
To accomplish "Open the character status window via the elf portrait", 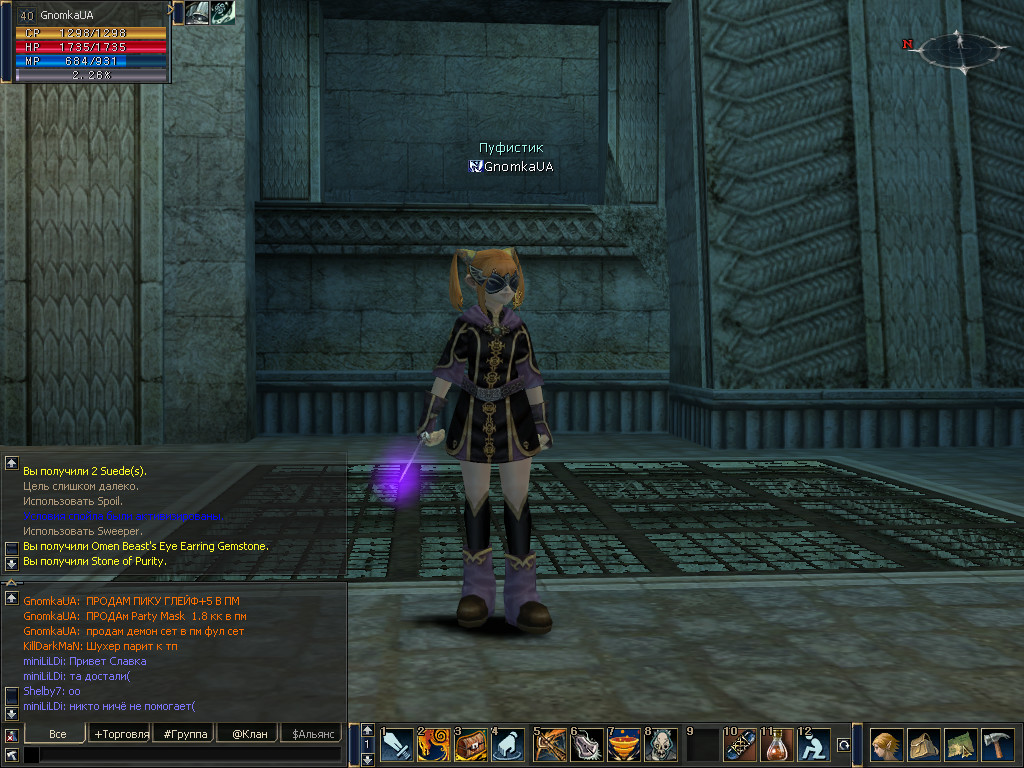I will coord(887,744).
